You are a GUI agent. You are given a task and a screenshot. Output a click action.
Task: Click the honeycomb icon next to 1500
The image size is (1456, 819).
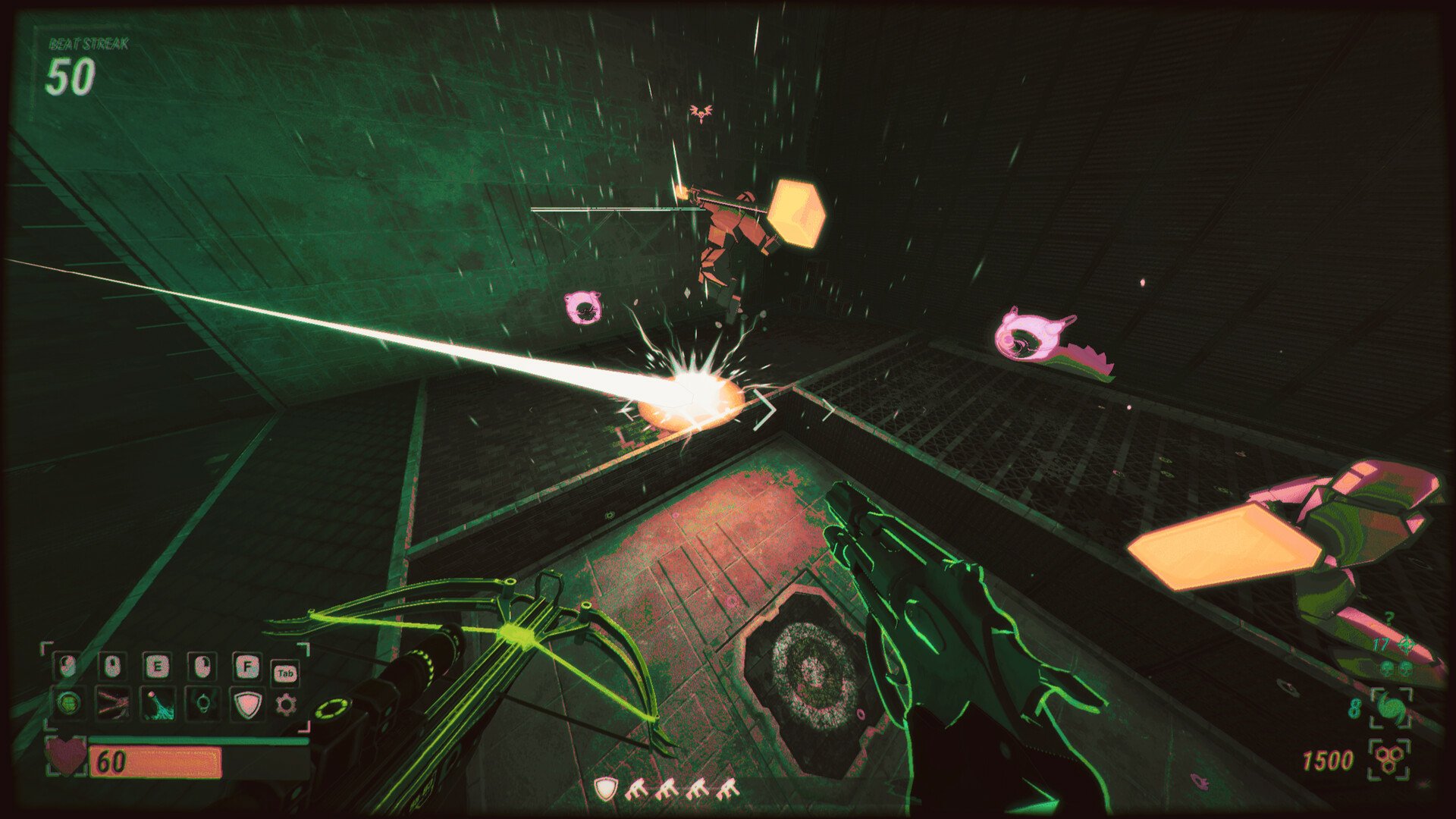[1388, 760]
